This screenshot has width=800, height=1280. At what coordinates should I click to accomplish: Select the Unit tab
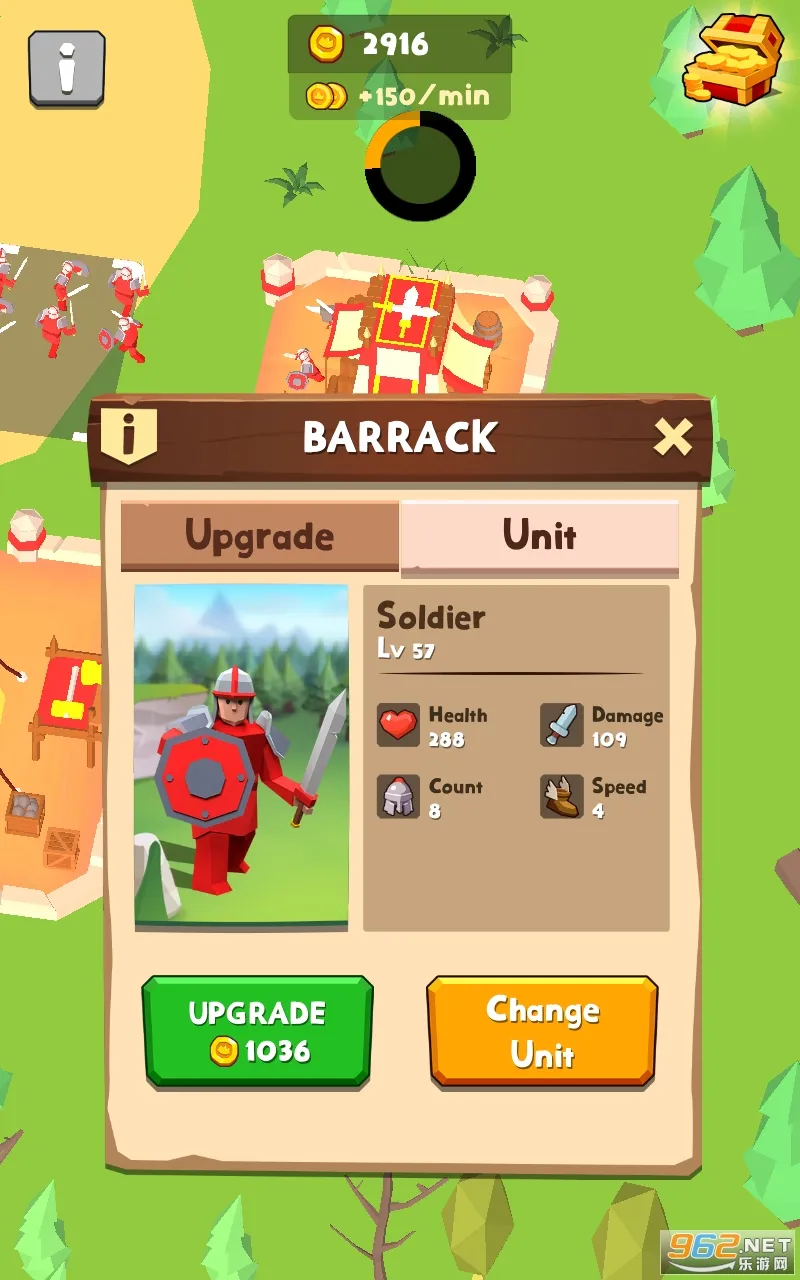pyautogui.click(x=539, y=536)
